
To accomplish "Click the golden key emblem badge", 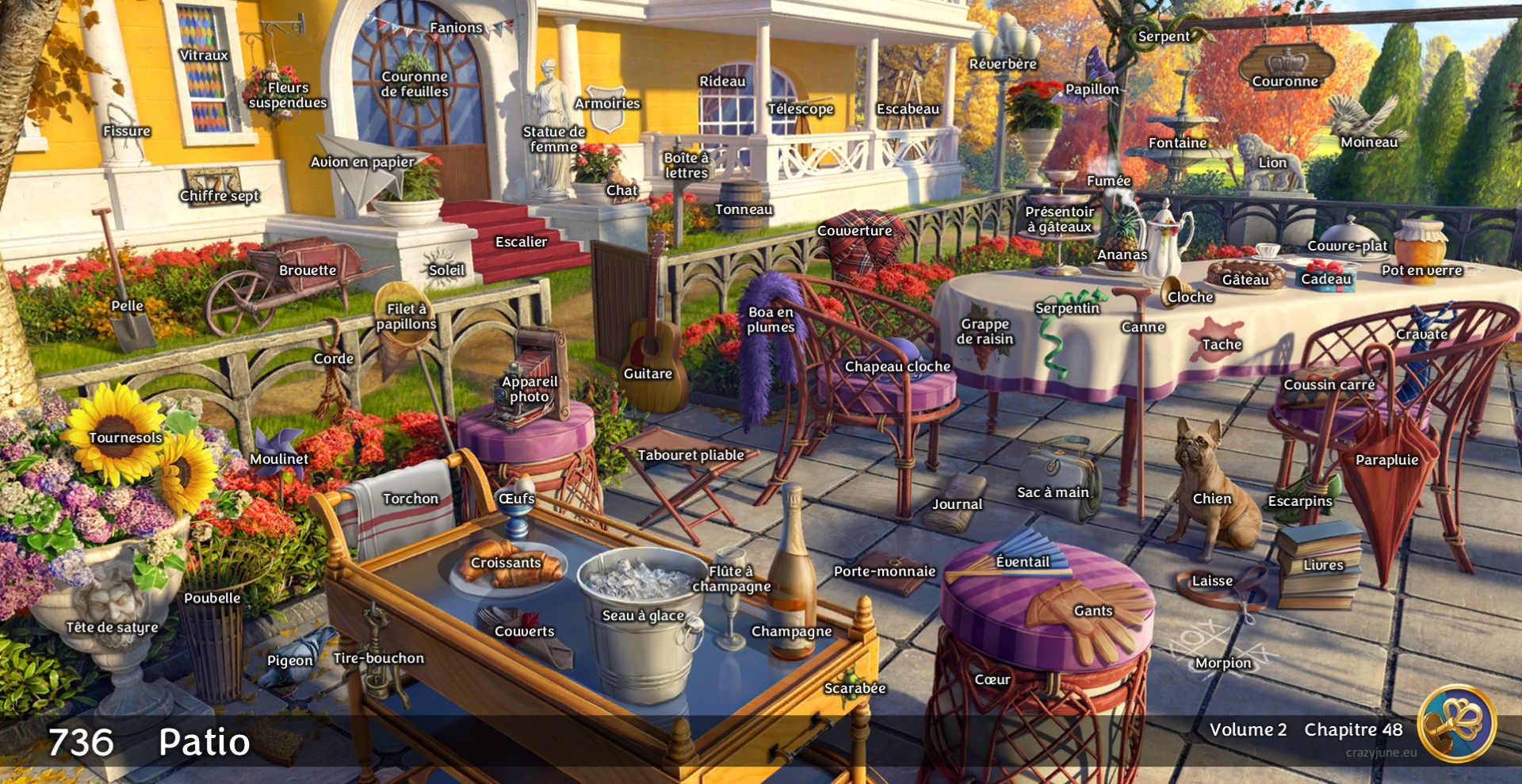I will pyautogui.click(x=1457, y=723).
